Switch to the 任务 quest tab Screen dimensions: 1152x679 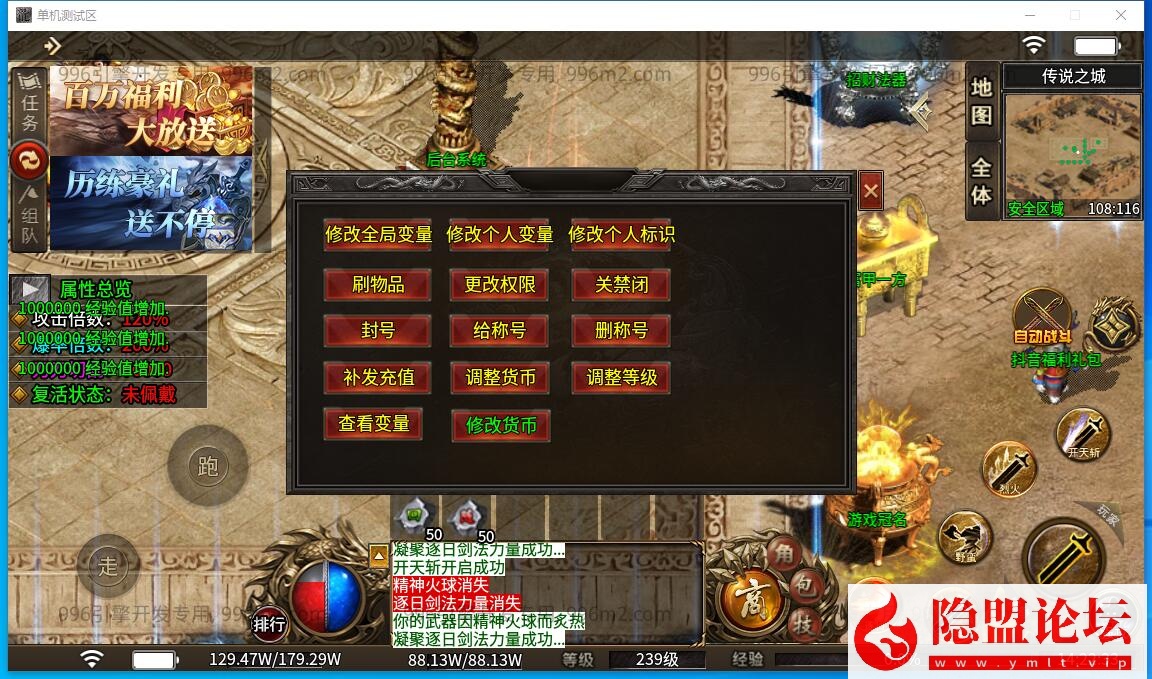[x=30, y=110]
